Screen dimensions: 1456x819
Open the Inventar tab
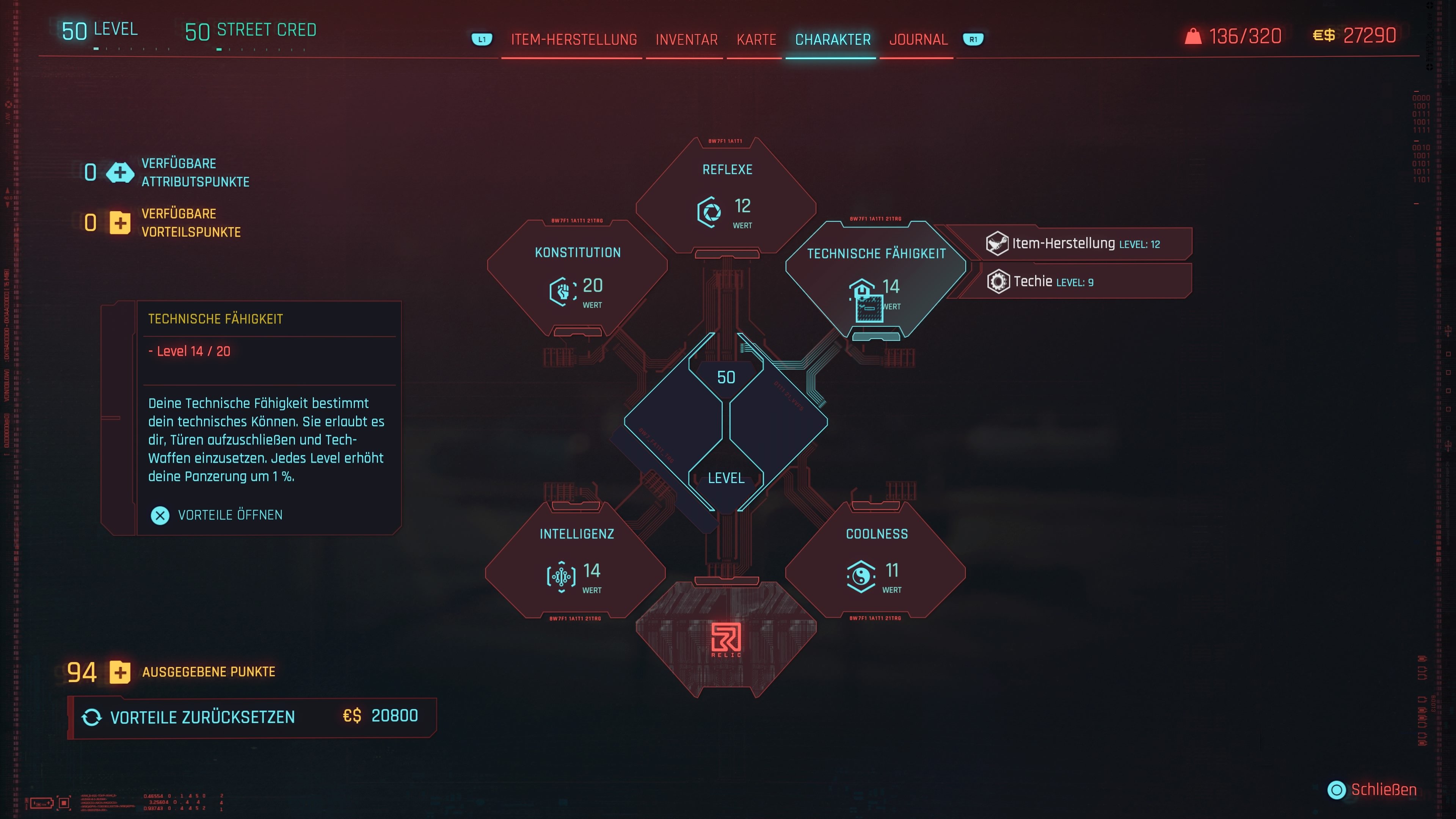[686, 39]
